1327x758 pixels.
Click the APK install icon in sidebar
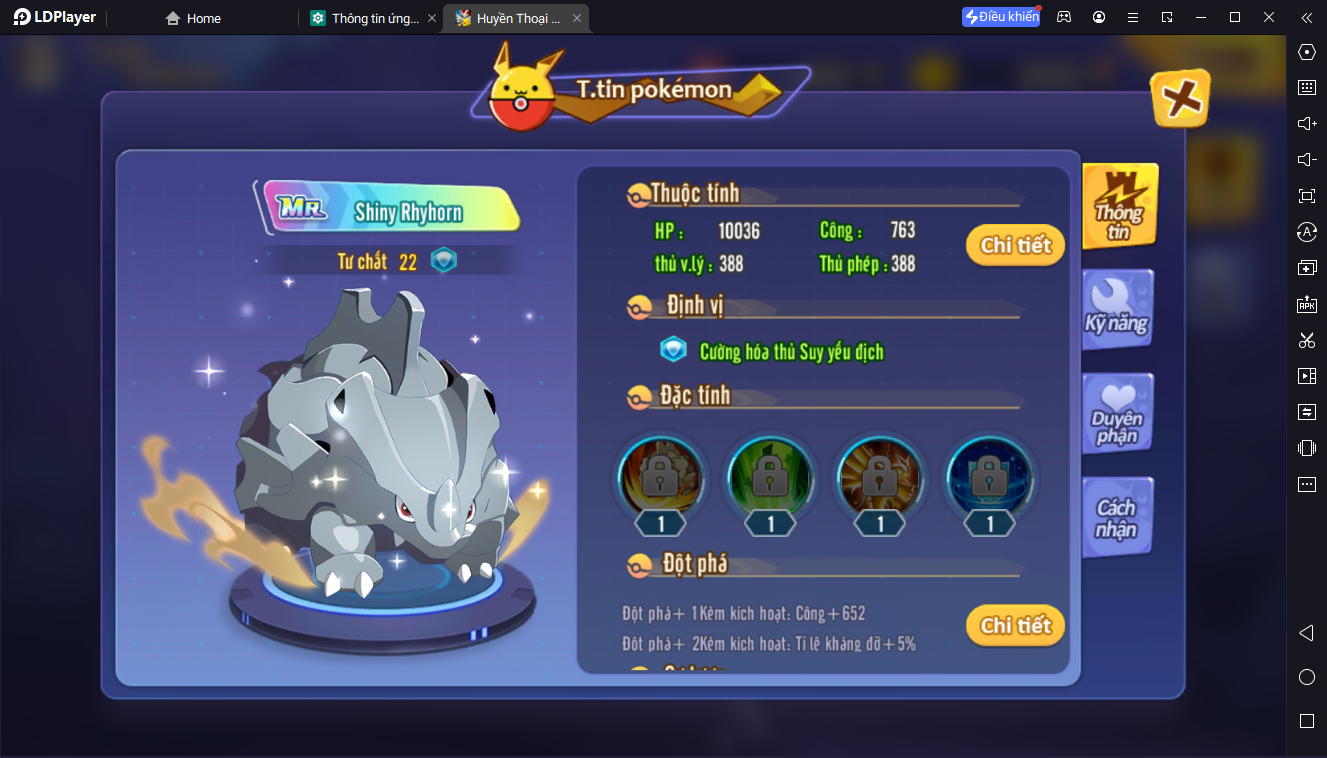[1306, 305]
